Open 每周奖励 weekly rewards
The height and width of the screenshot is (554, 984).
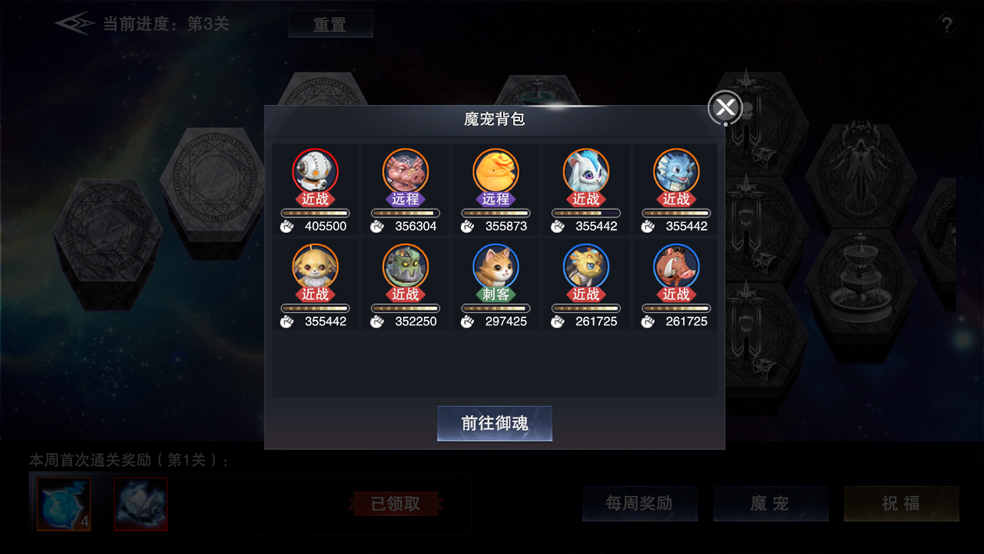tap(639, 504)
